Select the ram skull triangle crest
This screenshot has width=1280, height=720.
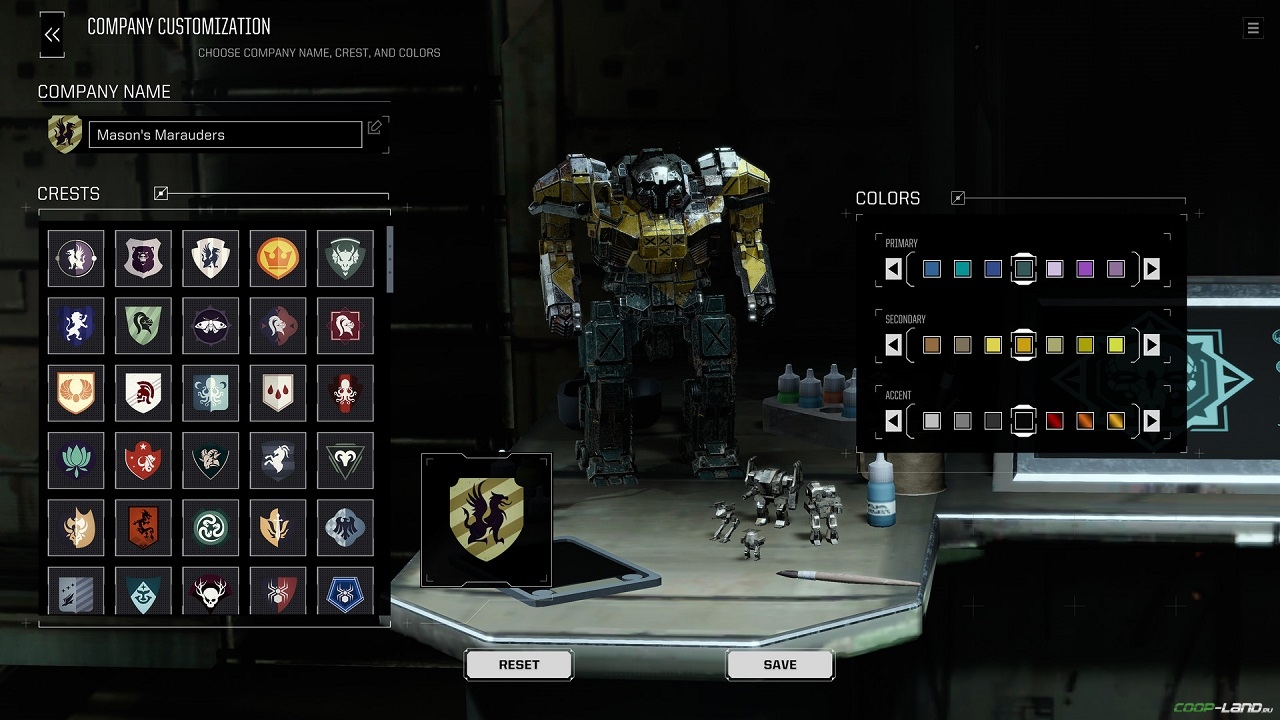(345, 460)
